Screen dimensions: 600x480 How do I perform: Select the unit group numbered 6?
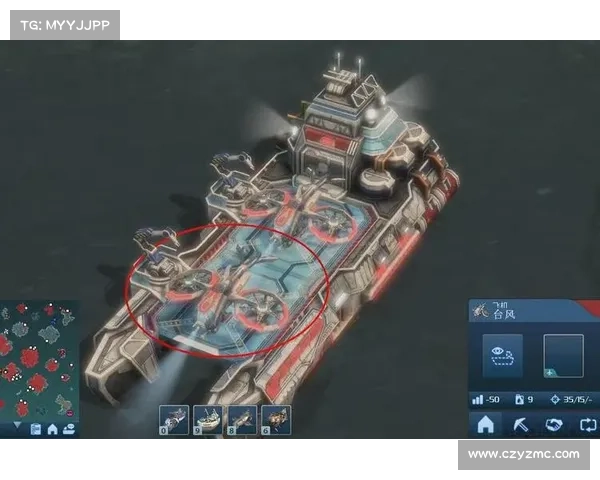pos(275,419)
